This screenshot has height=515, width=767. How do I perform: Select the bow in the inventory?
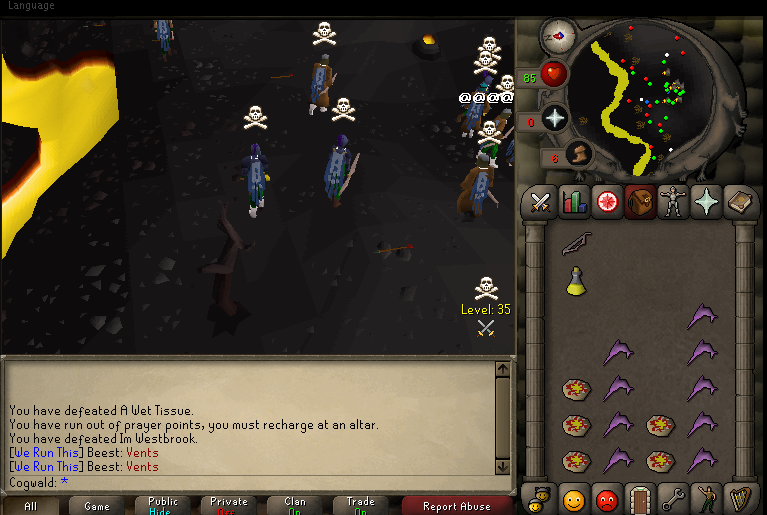577,243
